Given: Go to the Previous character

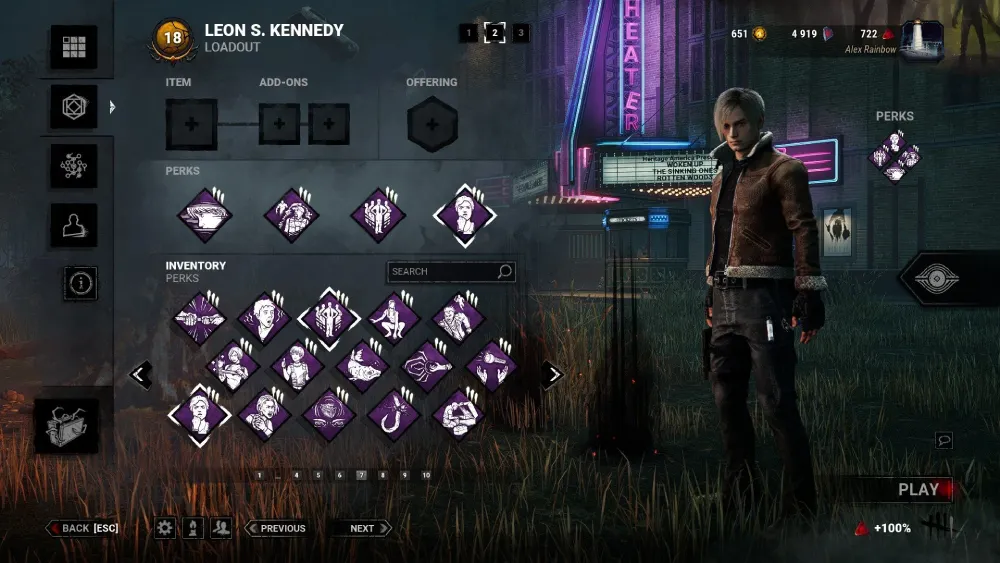Looking at the screenshot, I should tap(276, 528).
